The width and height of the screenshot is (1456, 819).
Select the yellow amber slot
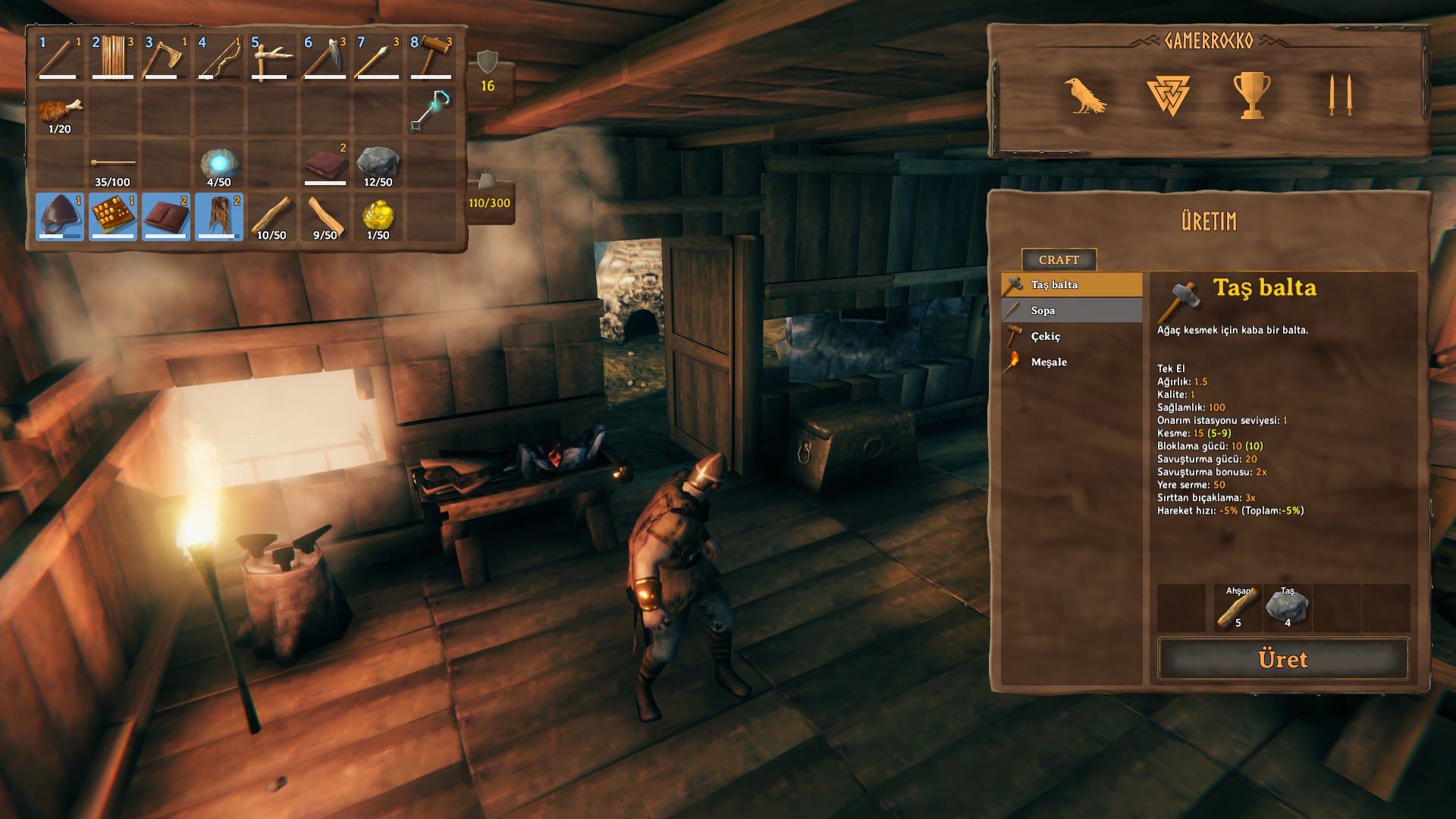point(378,217)
